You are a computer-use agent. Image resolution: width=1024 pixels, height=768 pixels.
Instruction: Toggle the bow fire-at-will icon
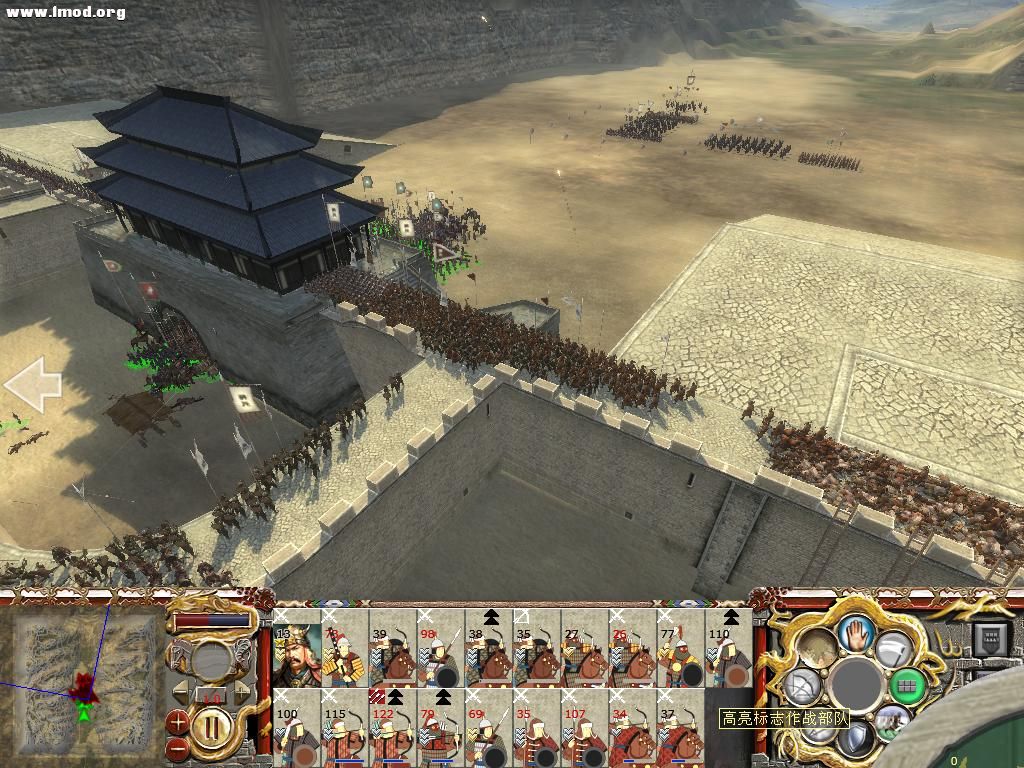coord(802,686)
